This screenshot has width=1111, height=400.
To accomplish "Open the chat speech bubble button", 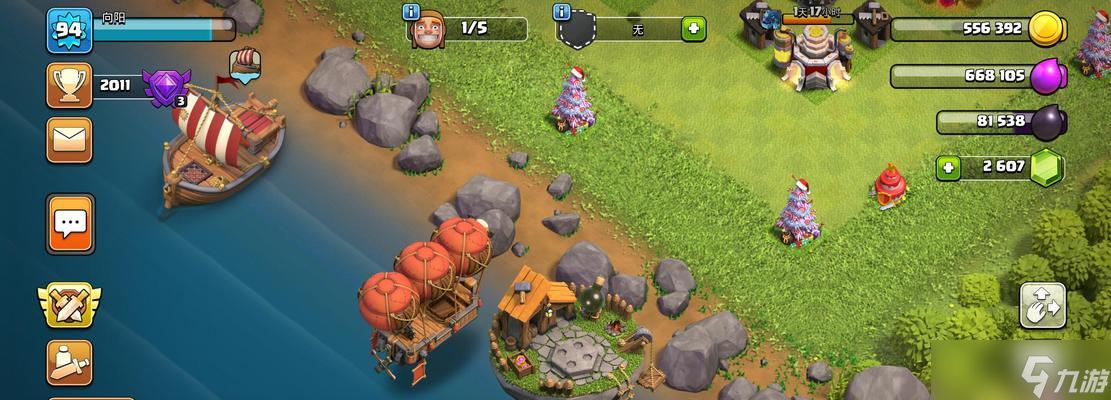I will [69, 224].
